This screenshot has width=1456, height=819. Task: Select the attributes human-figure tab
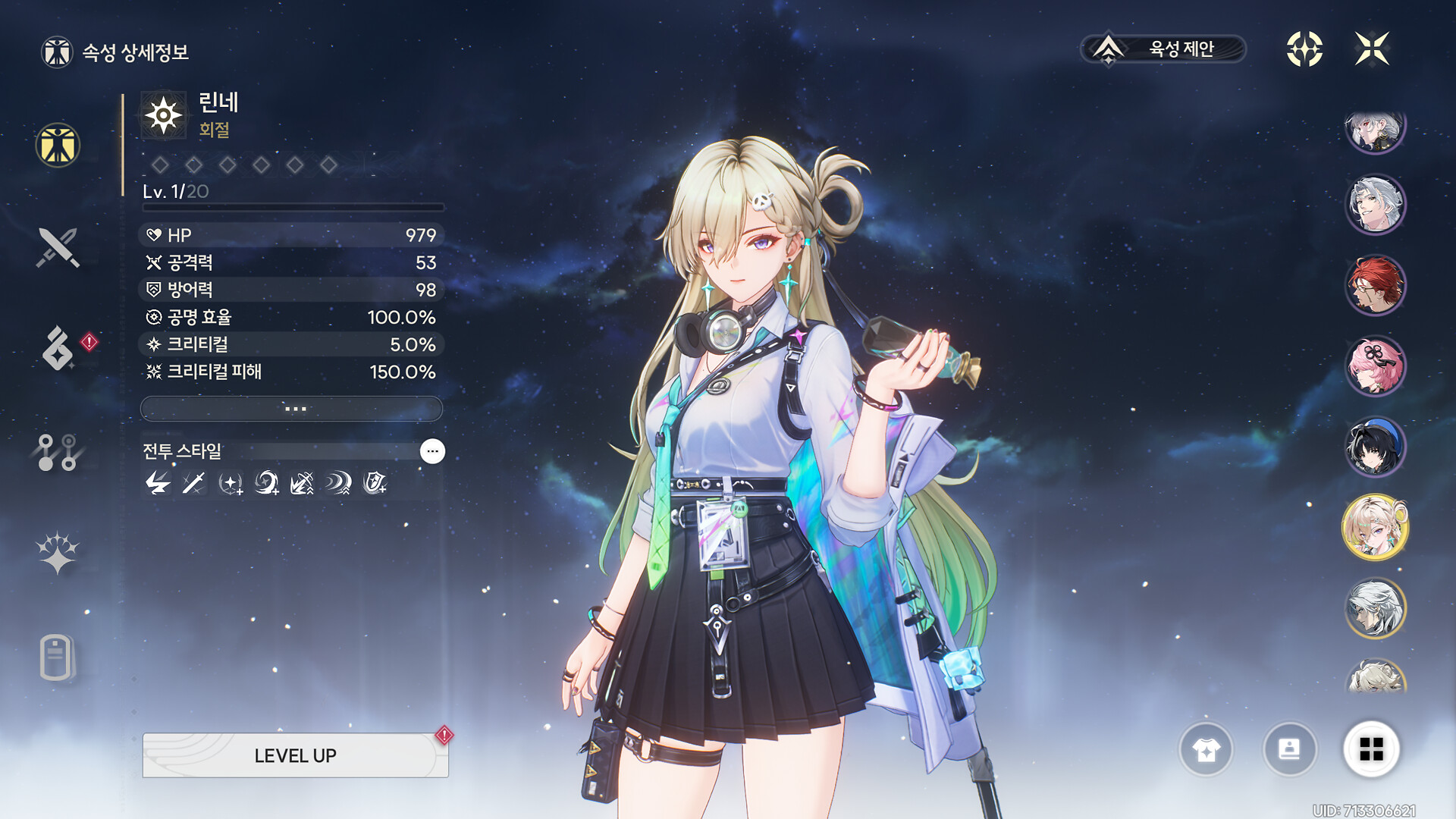pos(58,145)
